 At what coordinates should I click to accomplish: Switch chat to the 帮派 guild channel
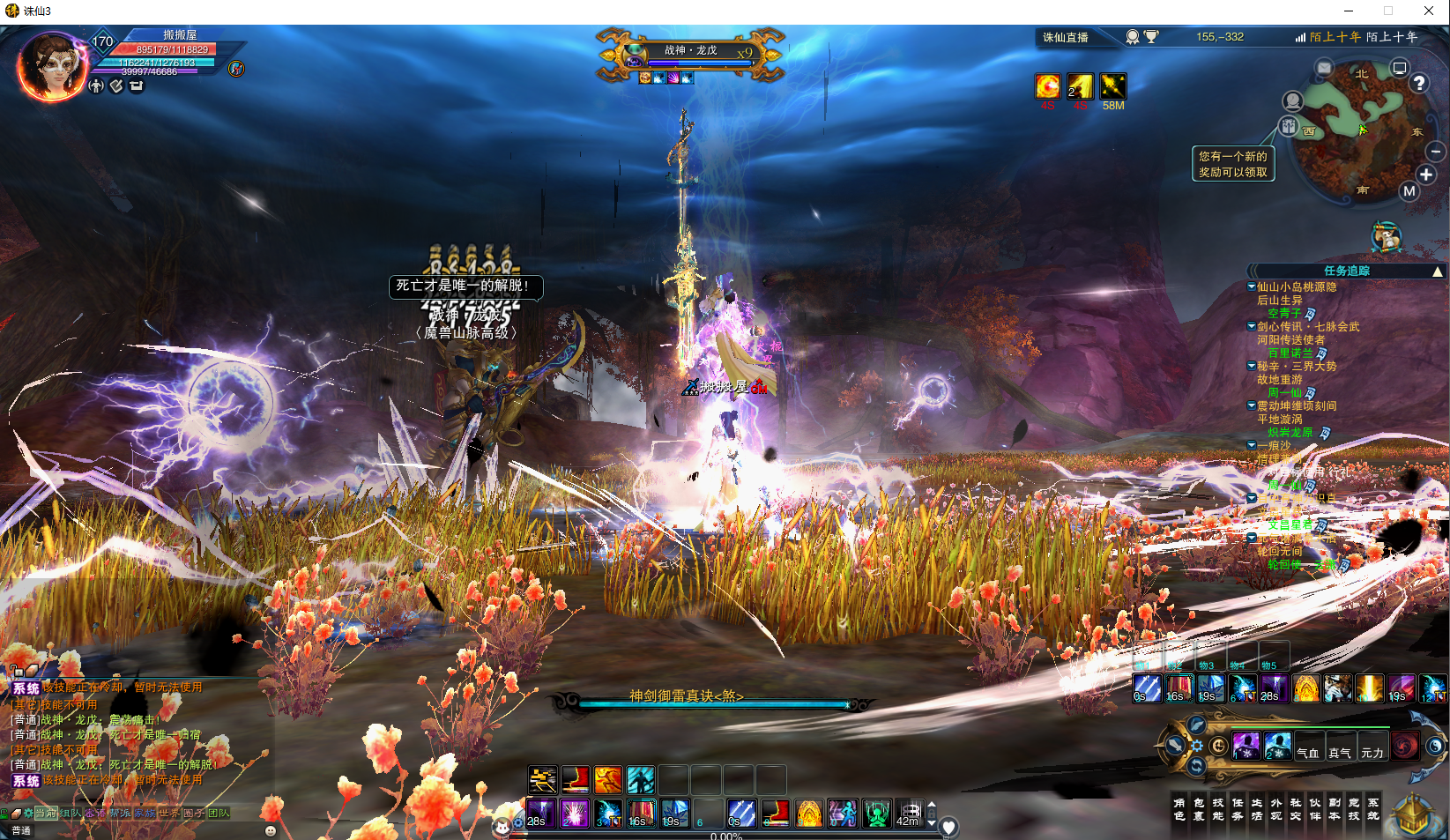point(119,813)
